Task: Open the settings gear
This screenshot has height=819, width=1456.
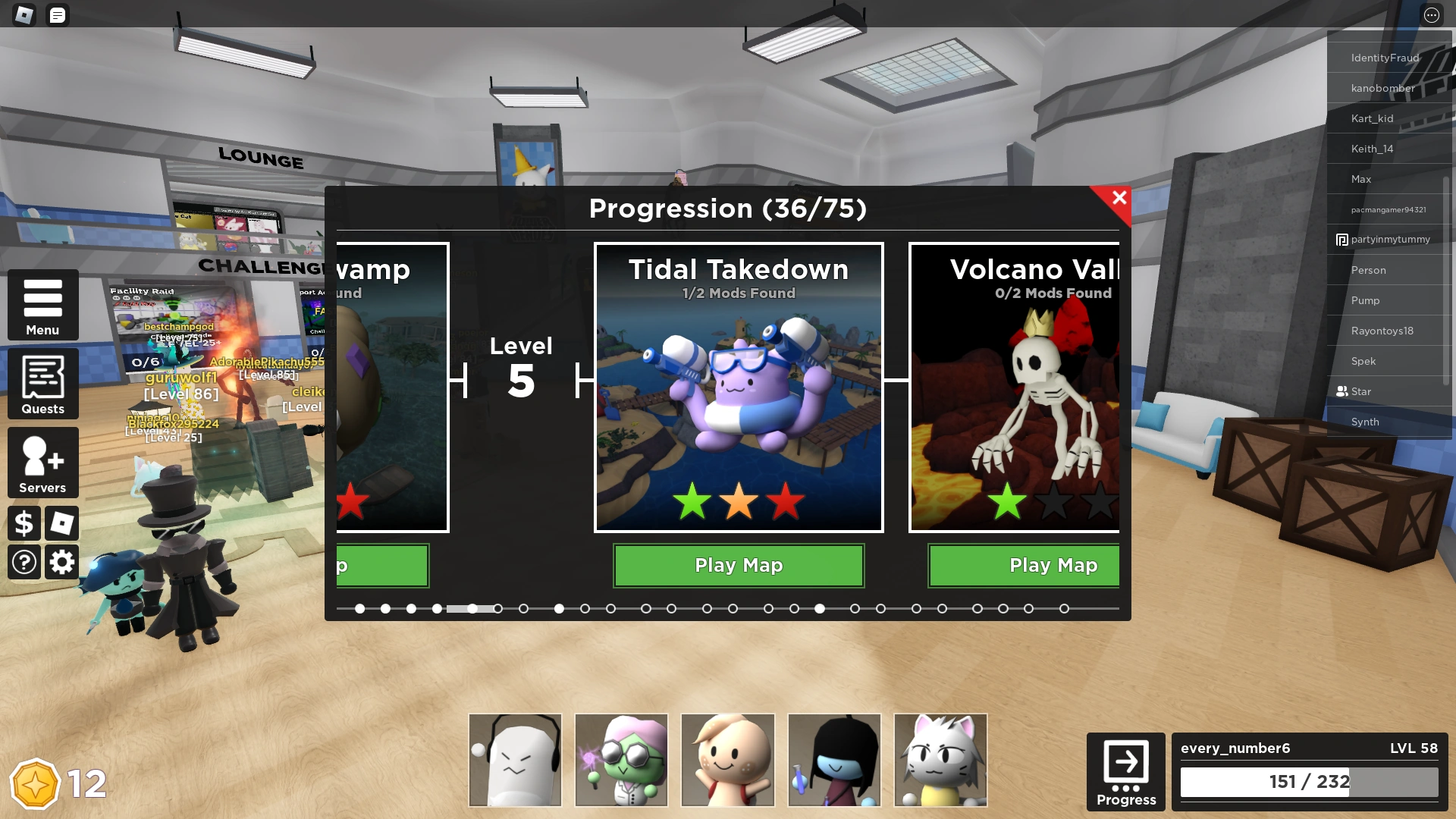Action: click(61, 562)
